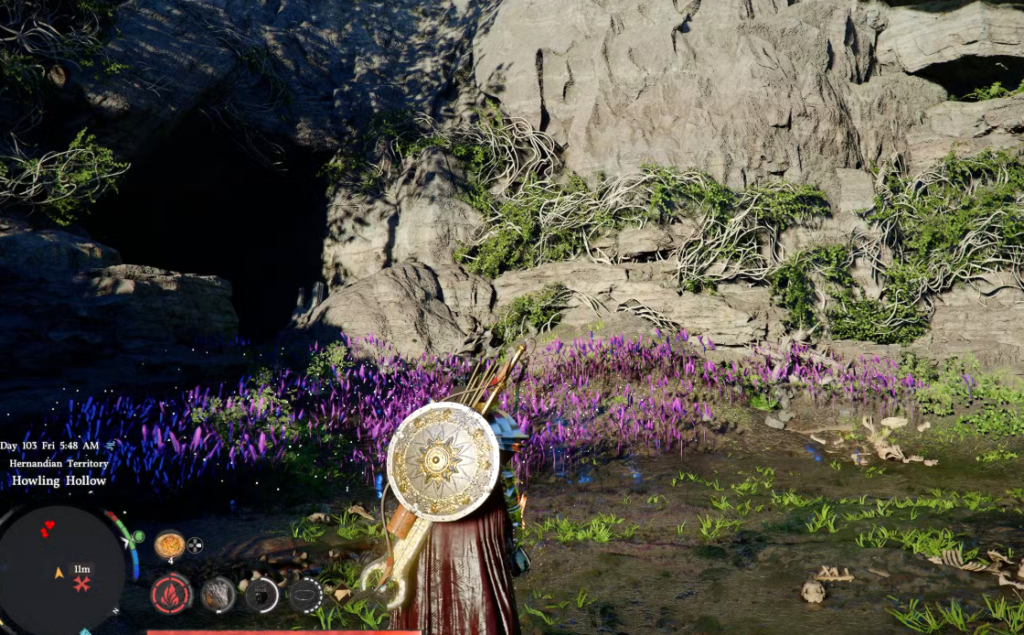Image resolution: width=1024 pixels, height=635 pixels.
Task: Open the circular minimap
Action: pos(60,569)
